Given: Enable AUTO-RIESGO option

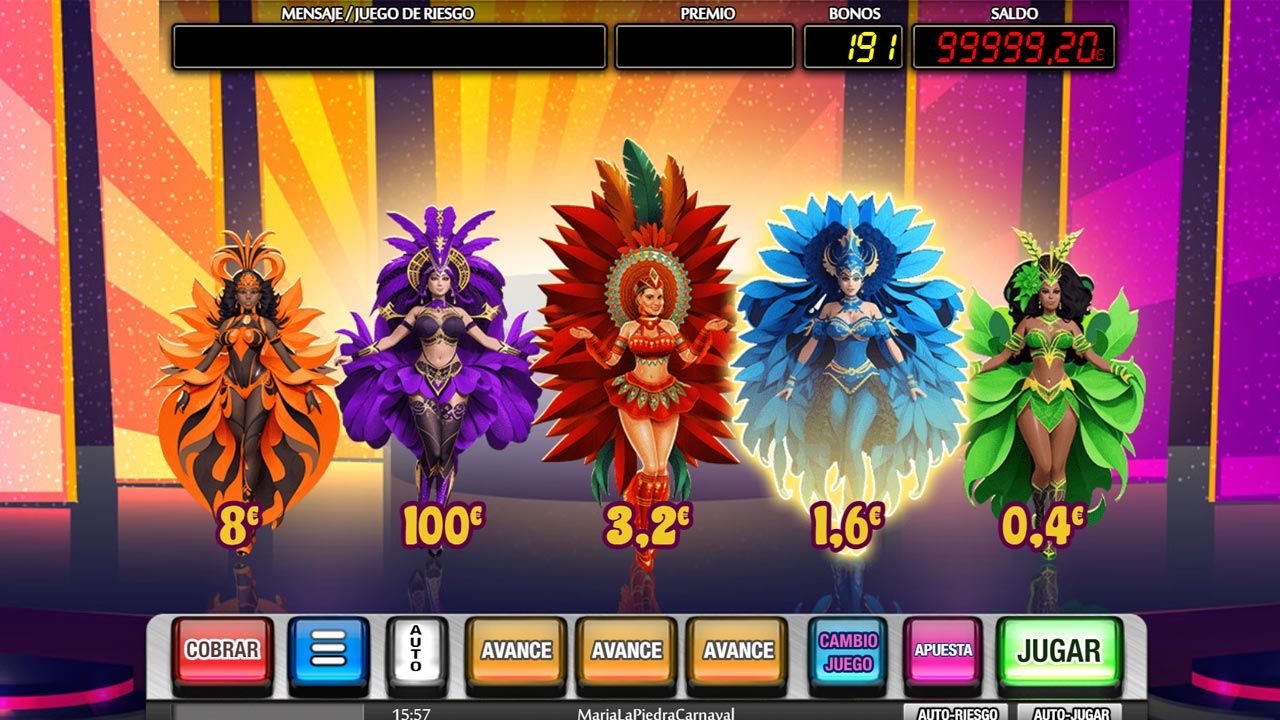Looking at the screenshot, I should tap(958, 713).
